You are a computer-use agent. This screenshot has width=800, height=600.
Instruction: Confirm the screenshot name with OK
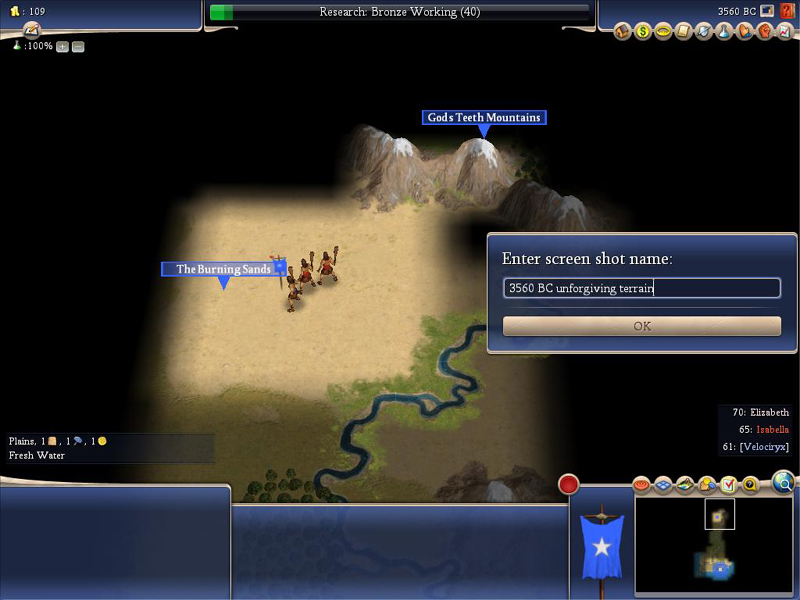pos(641,326)
